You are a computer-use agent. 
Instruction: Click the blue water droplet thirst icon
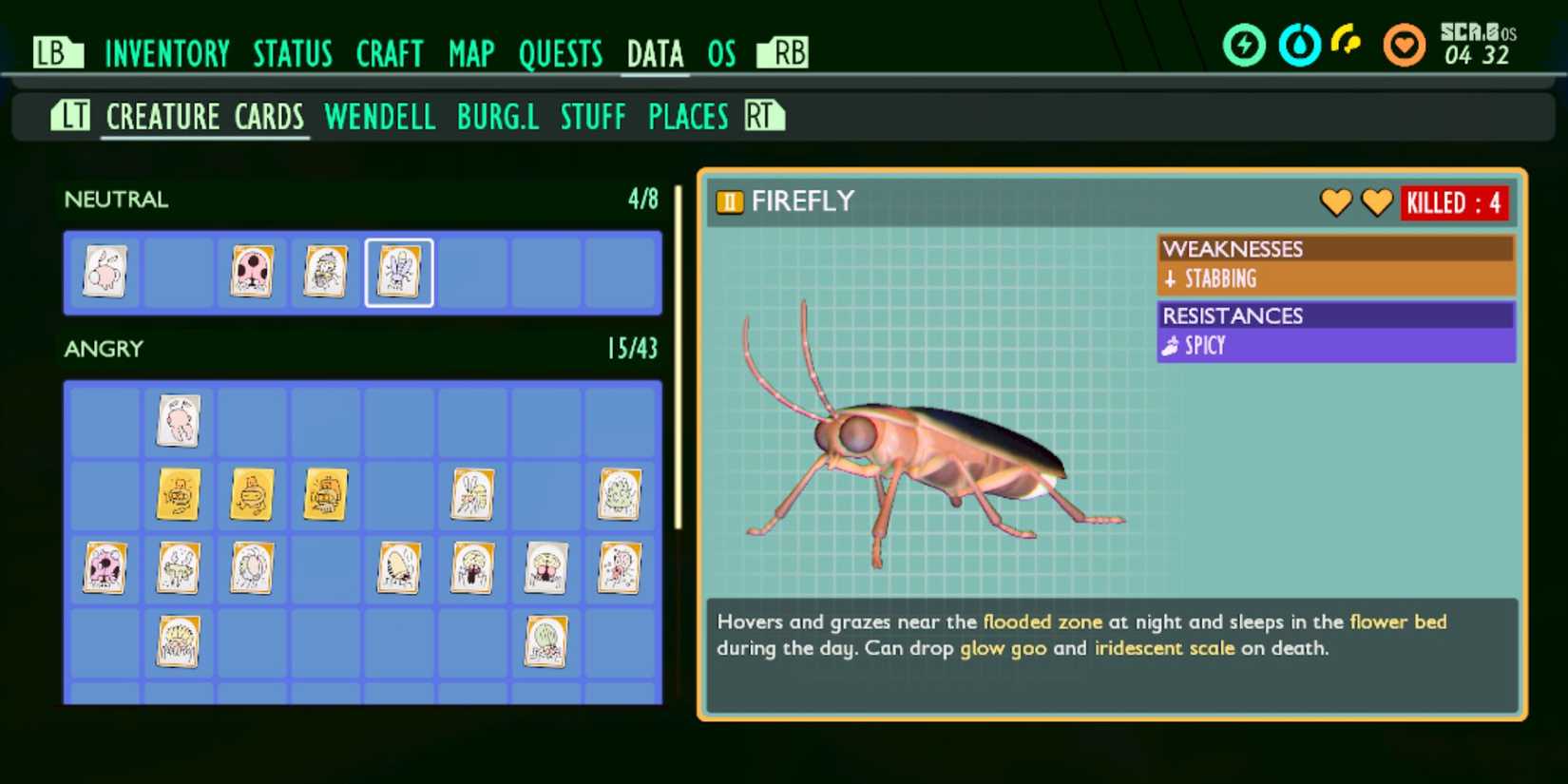(x=1300, y=44)
